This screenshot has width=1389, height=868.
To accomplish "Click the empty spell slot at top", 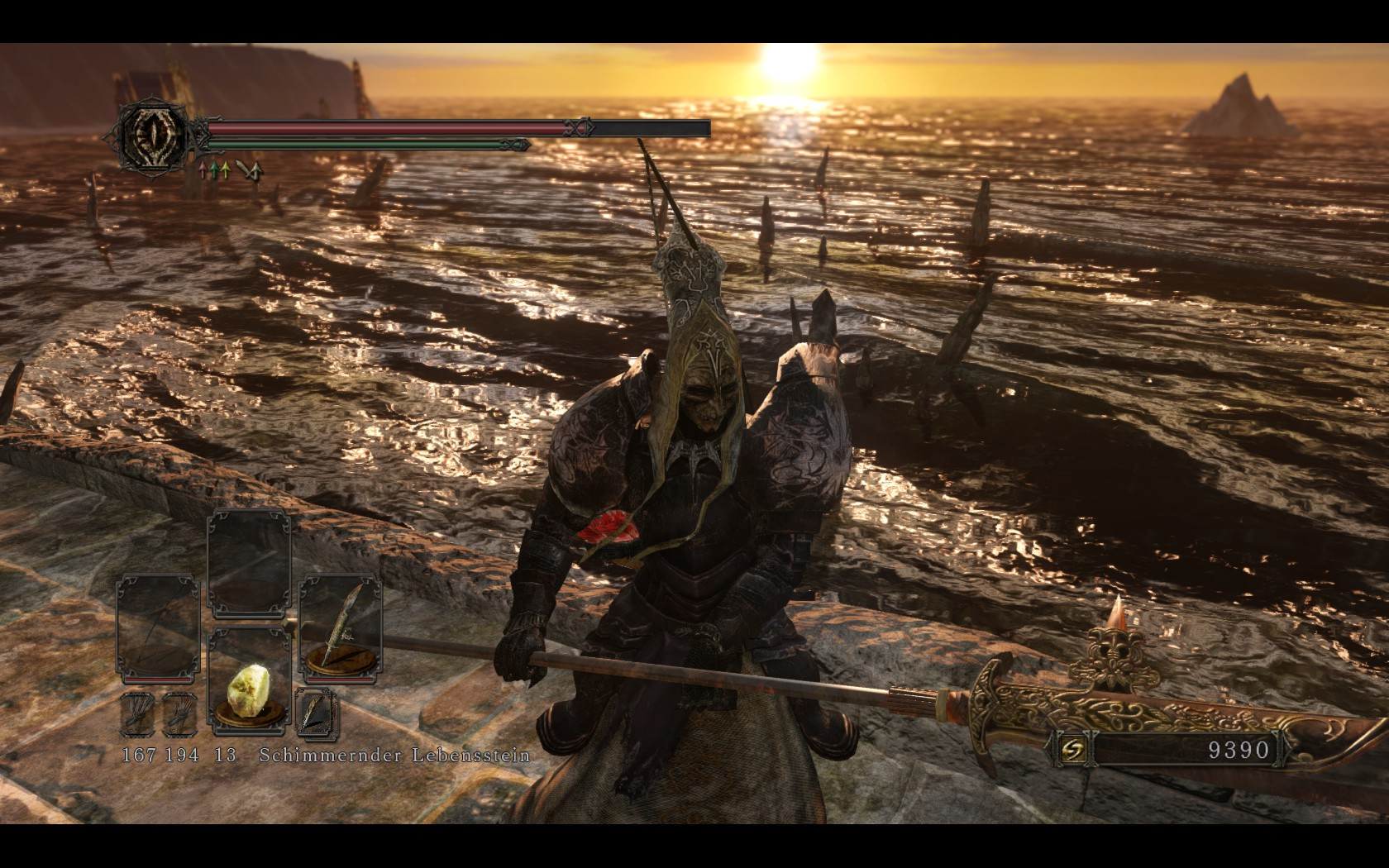I will coord(249,563).
